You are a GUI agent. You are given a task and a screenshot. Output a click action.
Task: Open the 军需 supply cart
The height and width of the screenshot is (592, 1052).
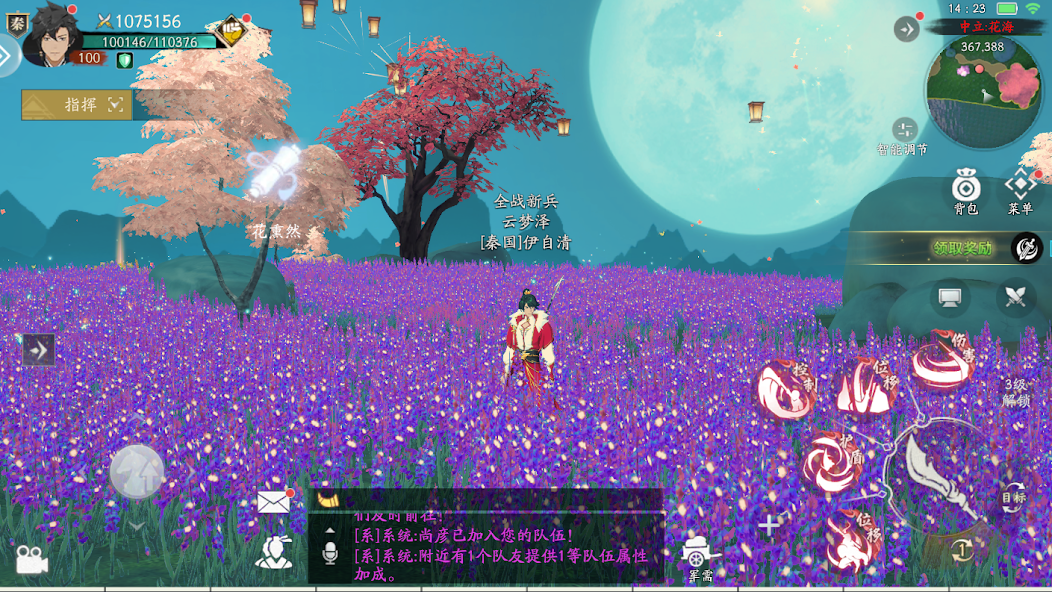(x=700, y=556)
